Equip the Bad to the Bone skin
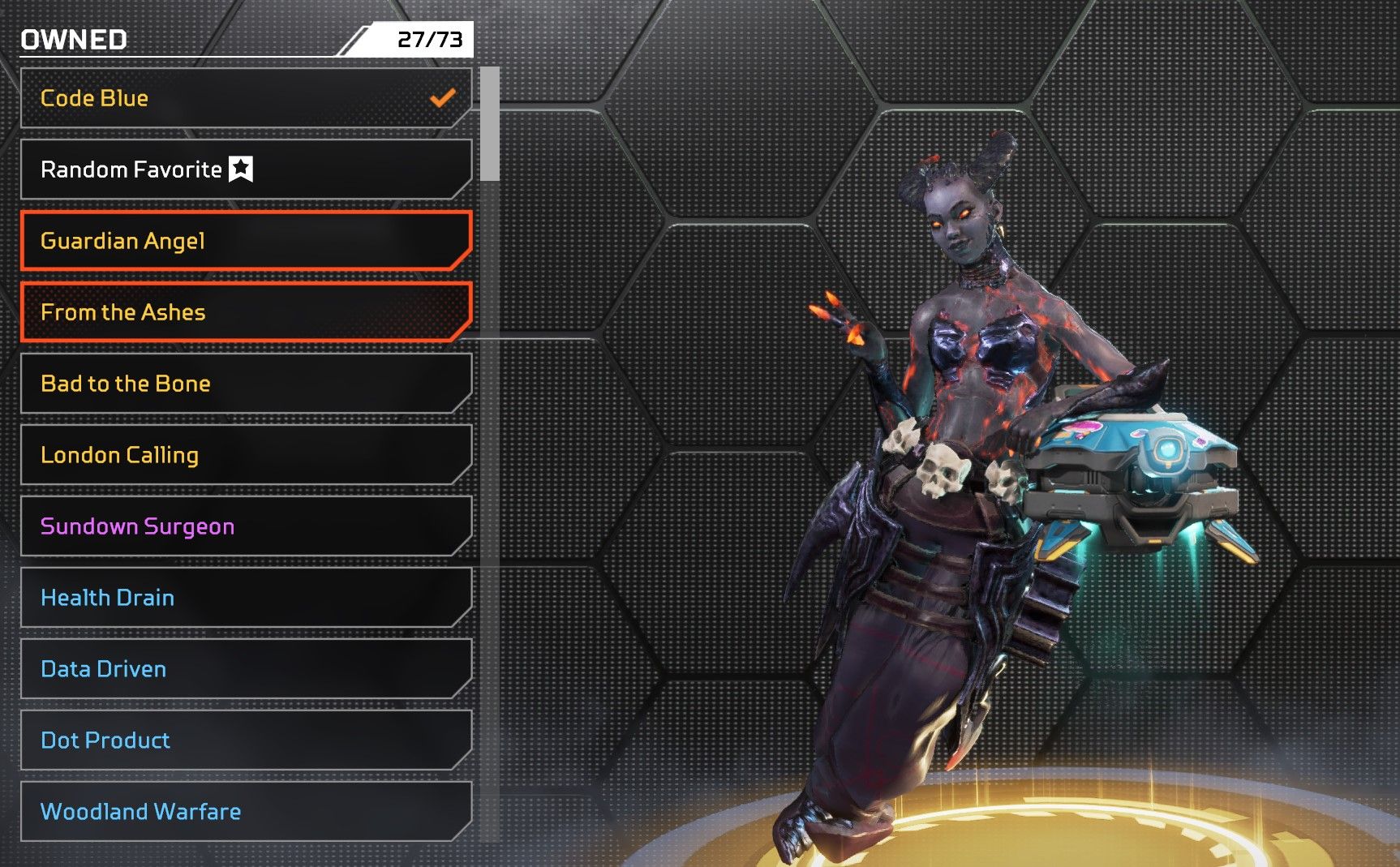 click(x=245, y=384)
